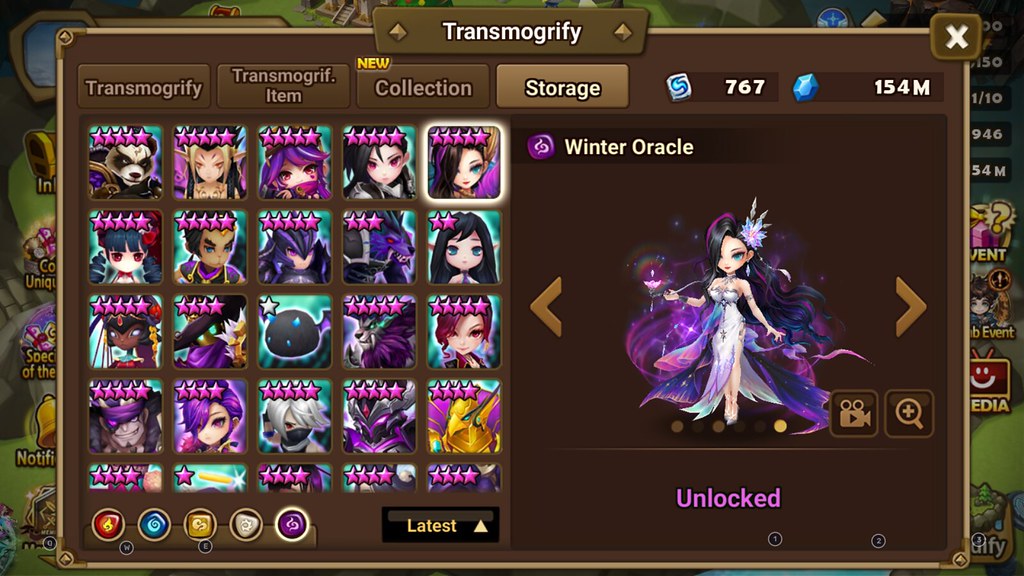Select the panda warrior thumbnail
The image size is (1024, 576).
point(125,162)
